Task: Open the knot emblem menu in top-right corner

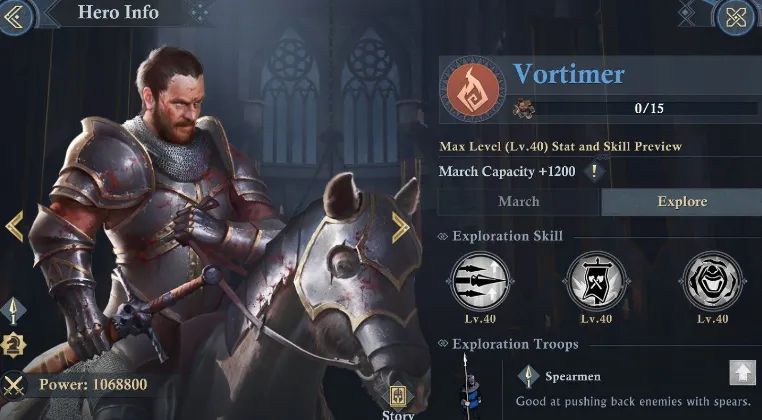Action: [x=737, y=15]
